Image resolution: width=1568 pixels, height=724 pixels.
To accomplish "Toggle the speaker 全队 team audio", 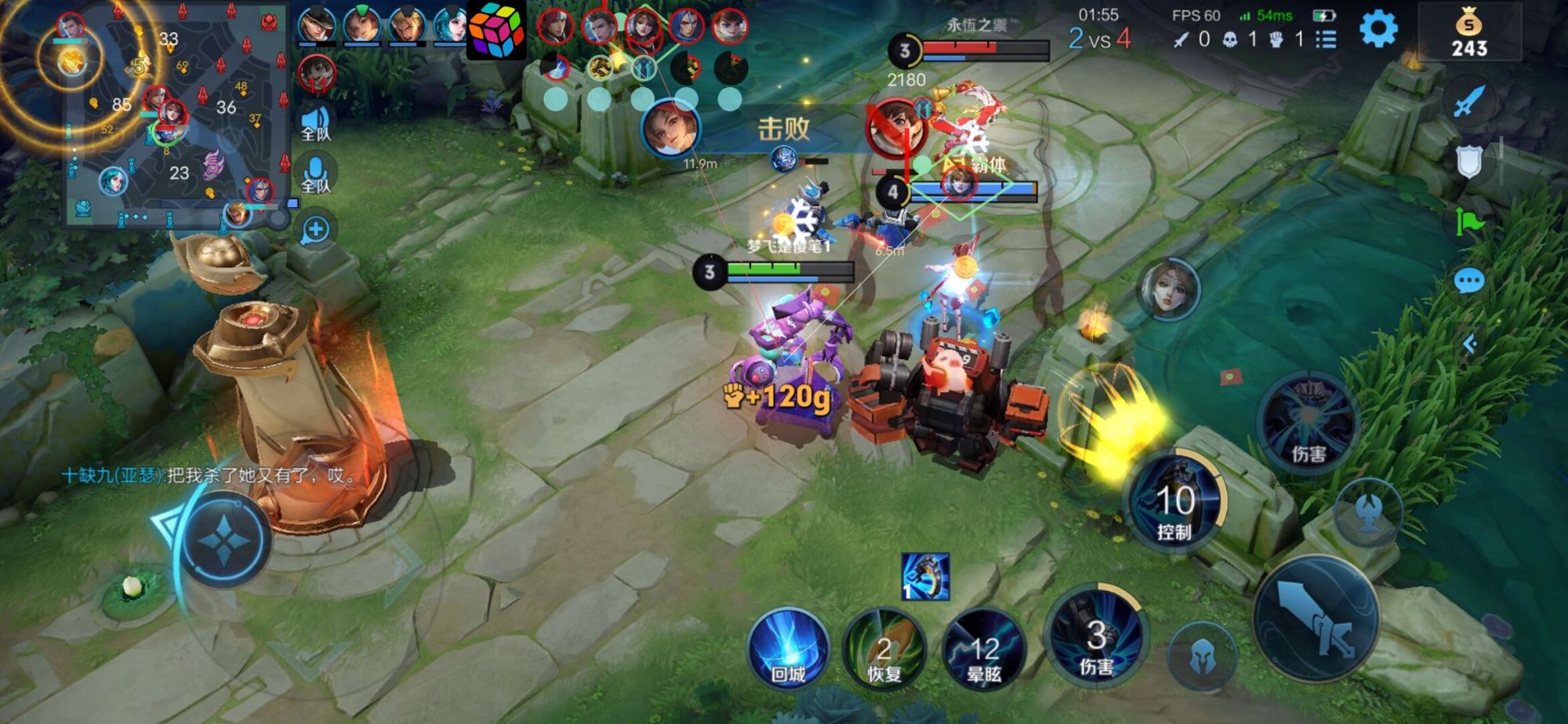I will 316,122.
